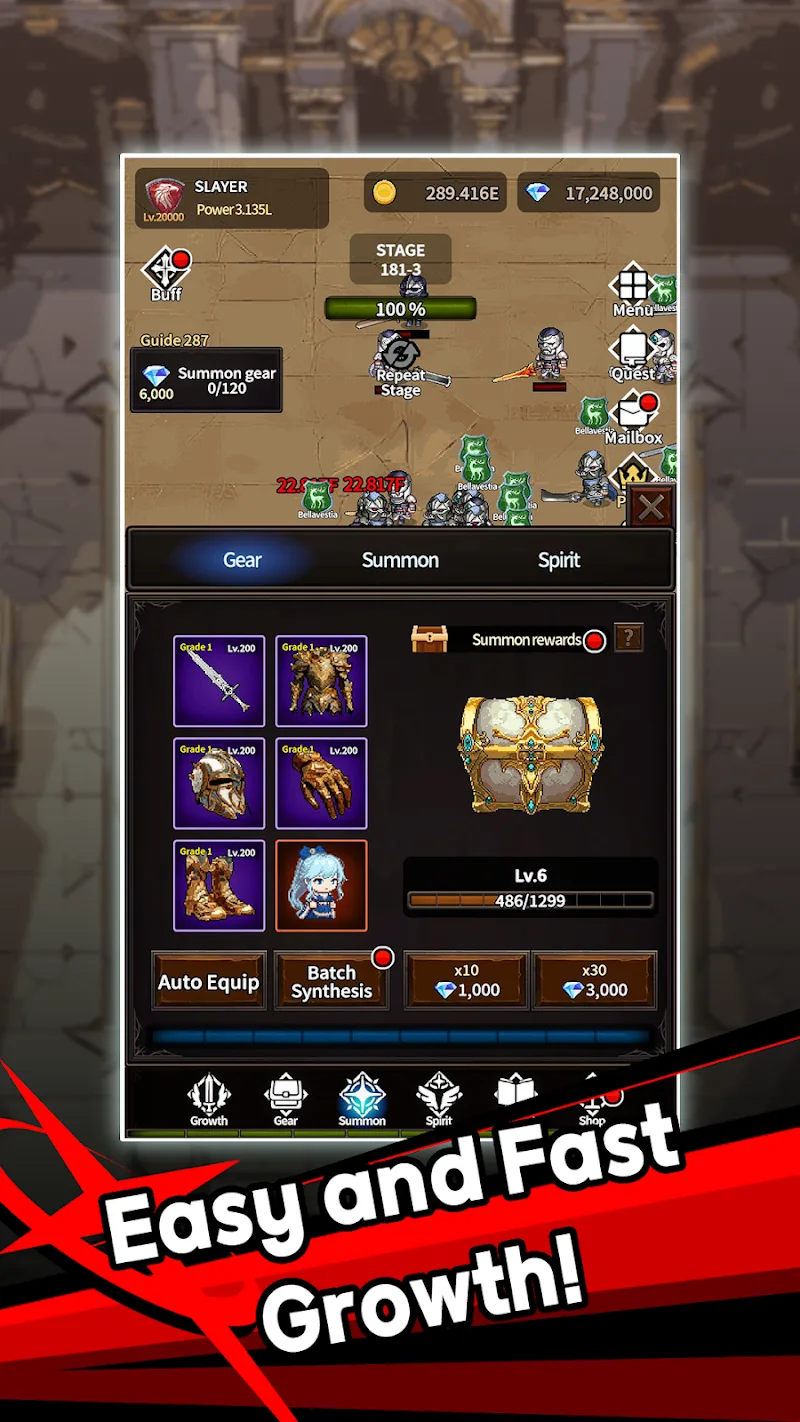Select the golden chest armor slot

321,681
